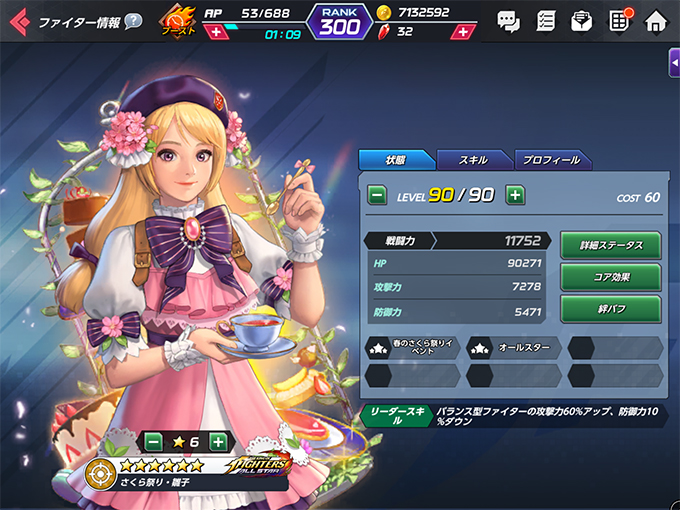Image resolution: width=680 pixels, height=510 pixels.
Task: Open the 絆バフ panel
Action: click(609, 308)
